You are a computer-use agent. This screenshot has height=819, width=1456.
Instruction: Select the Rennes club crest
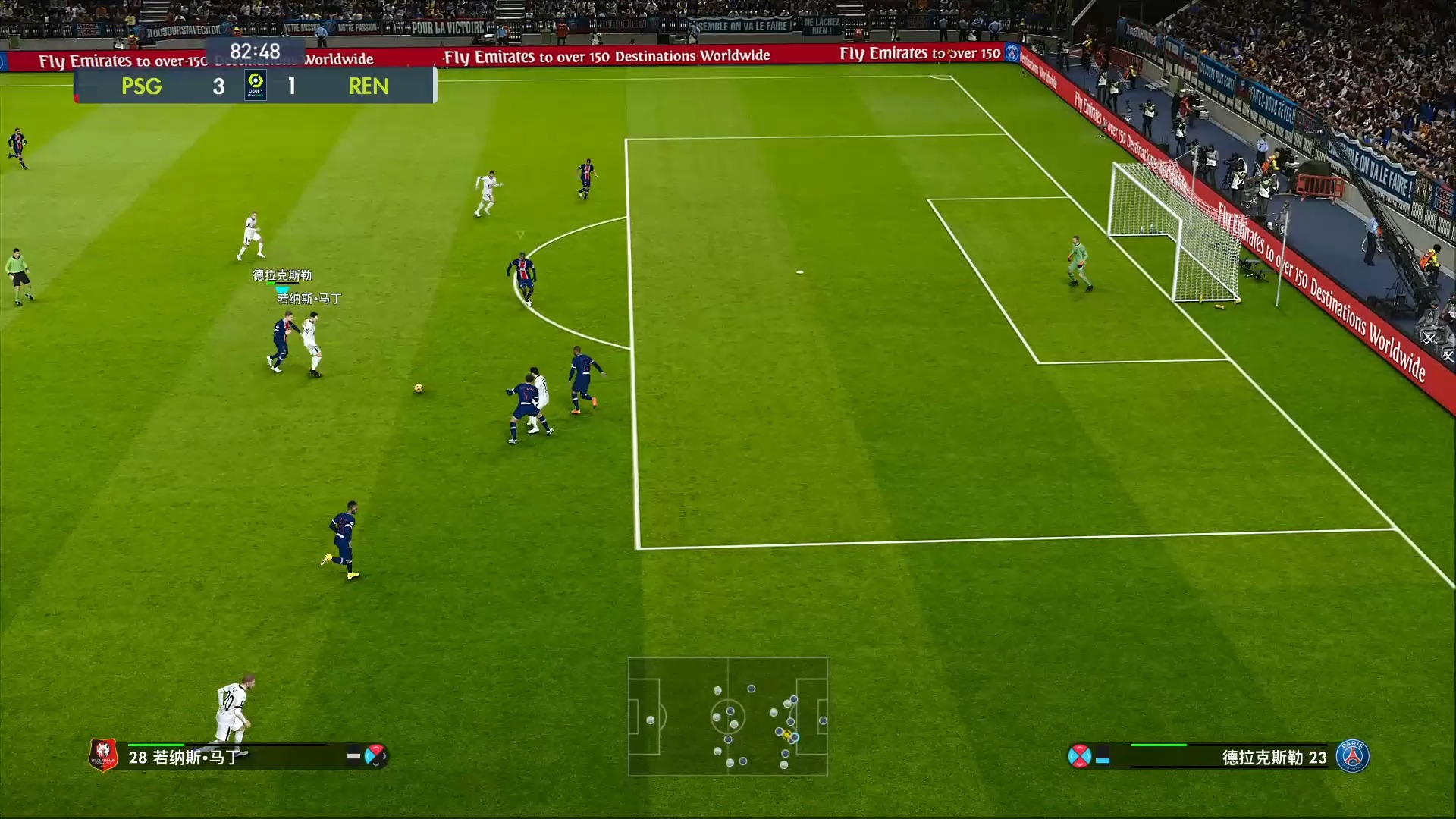tap(103, 755)
